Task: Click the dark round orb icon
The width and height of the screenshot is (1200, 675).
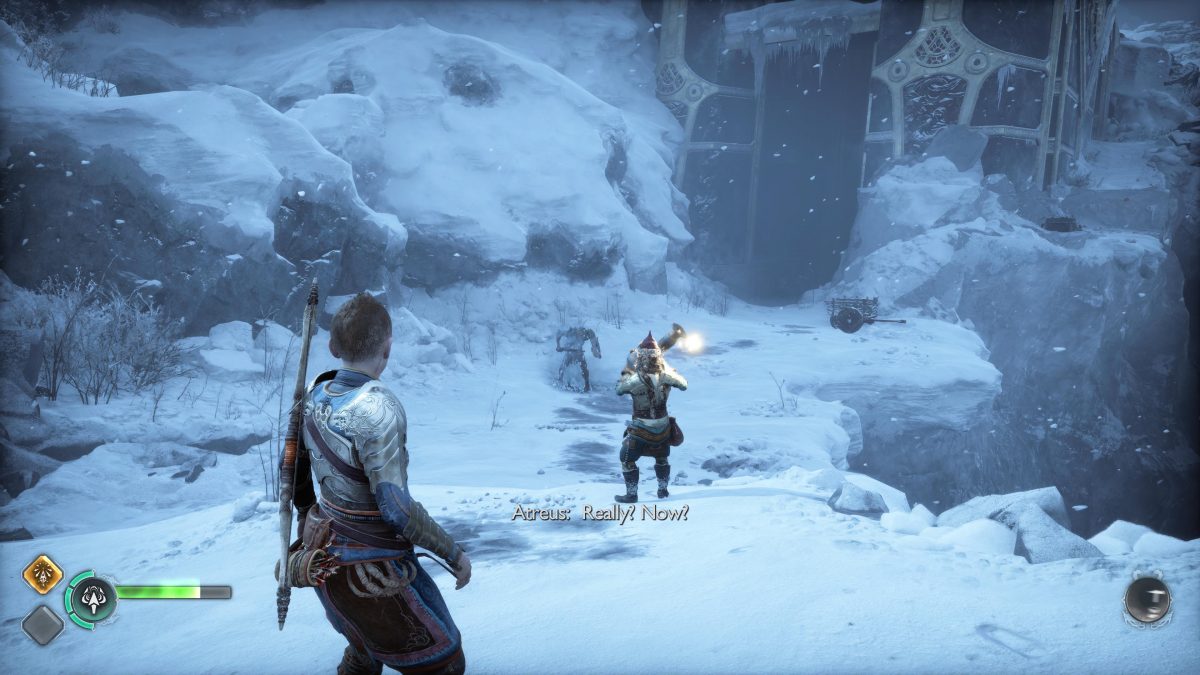Action: [x=1146, y=601]
